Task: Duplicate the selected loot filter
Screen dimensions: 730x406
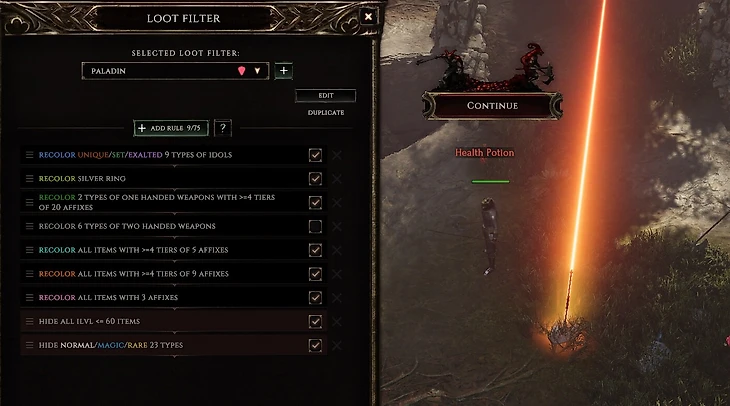Action: (x=325, y=113)
